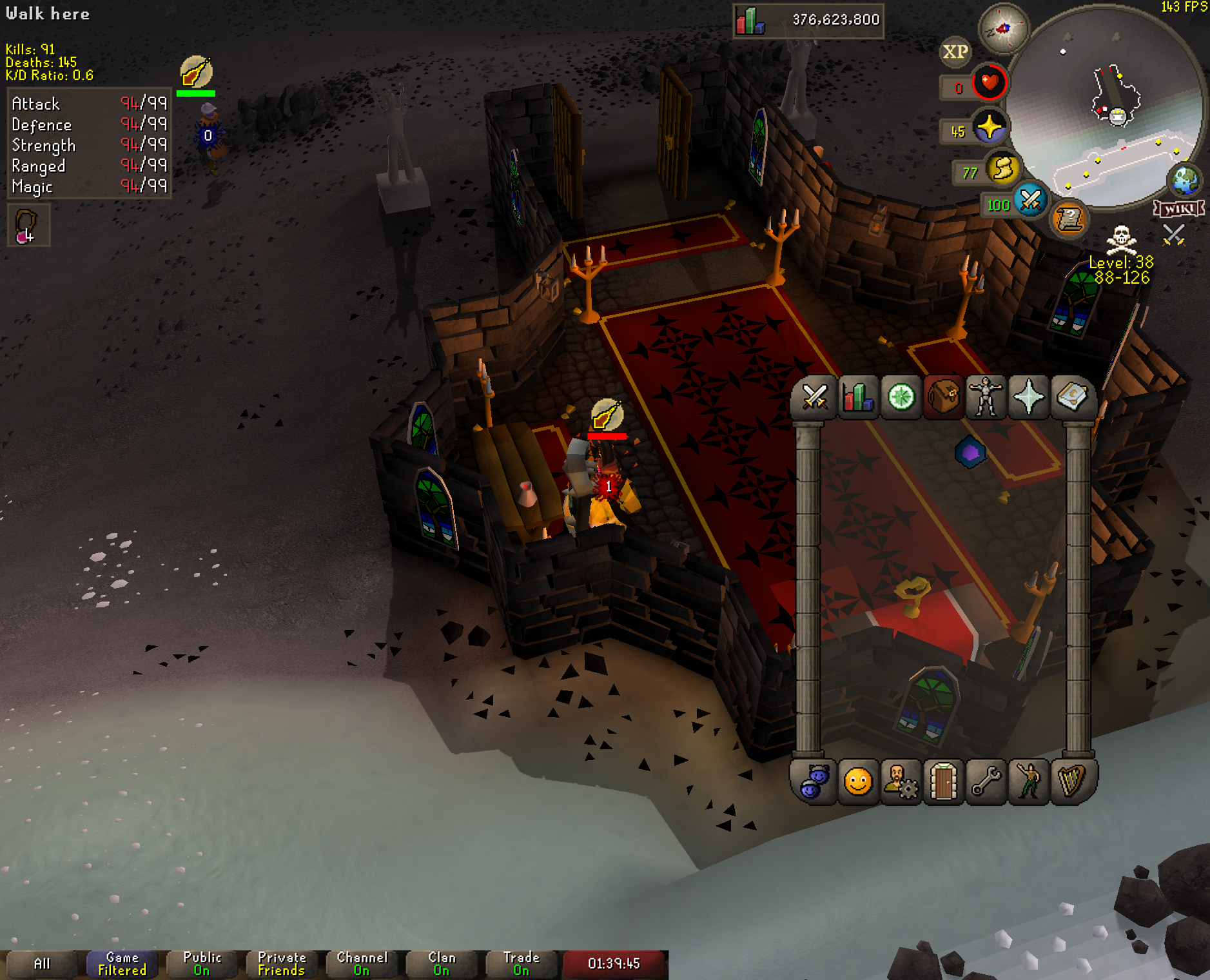This screenshot has width=1210, height=980.
Task: Open the Logout door tab
Action: (x=943, y=782)
